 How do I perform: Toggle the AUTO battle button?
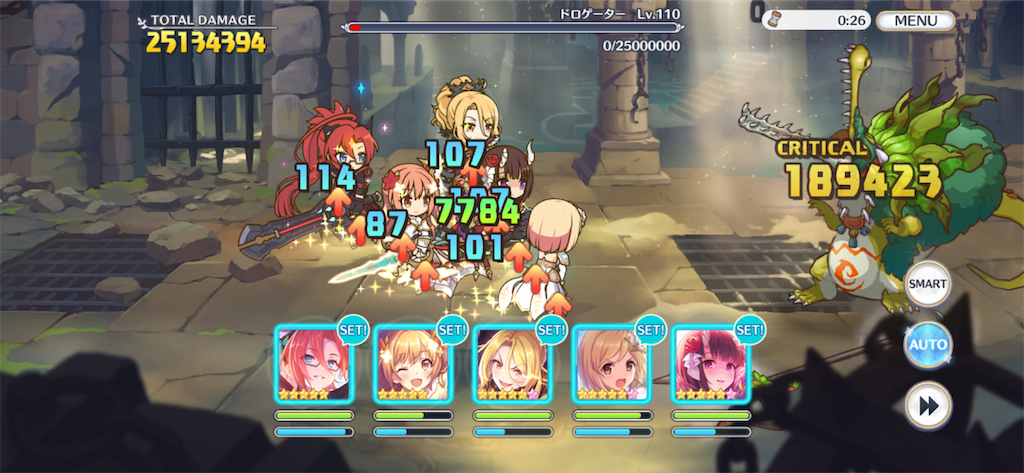click(927, 345)
